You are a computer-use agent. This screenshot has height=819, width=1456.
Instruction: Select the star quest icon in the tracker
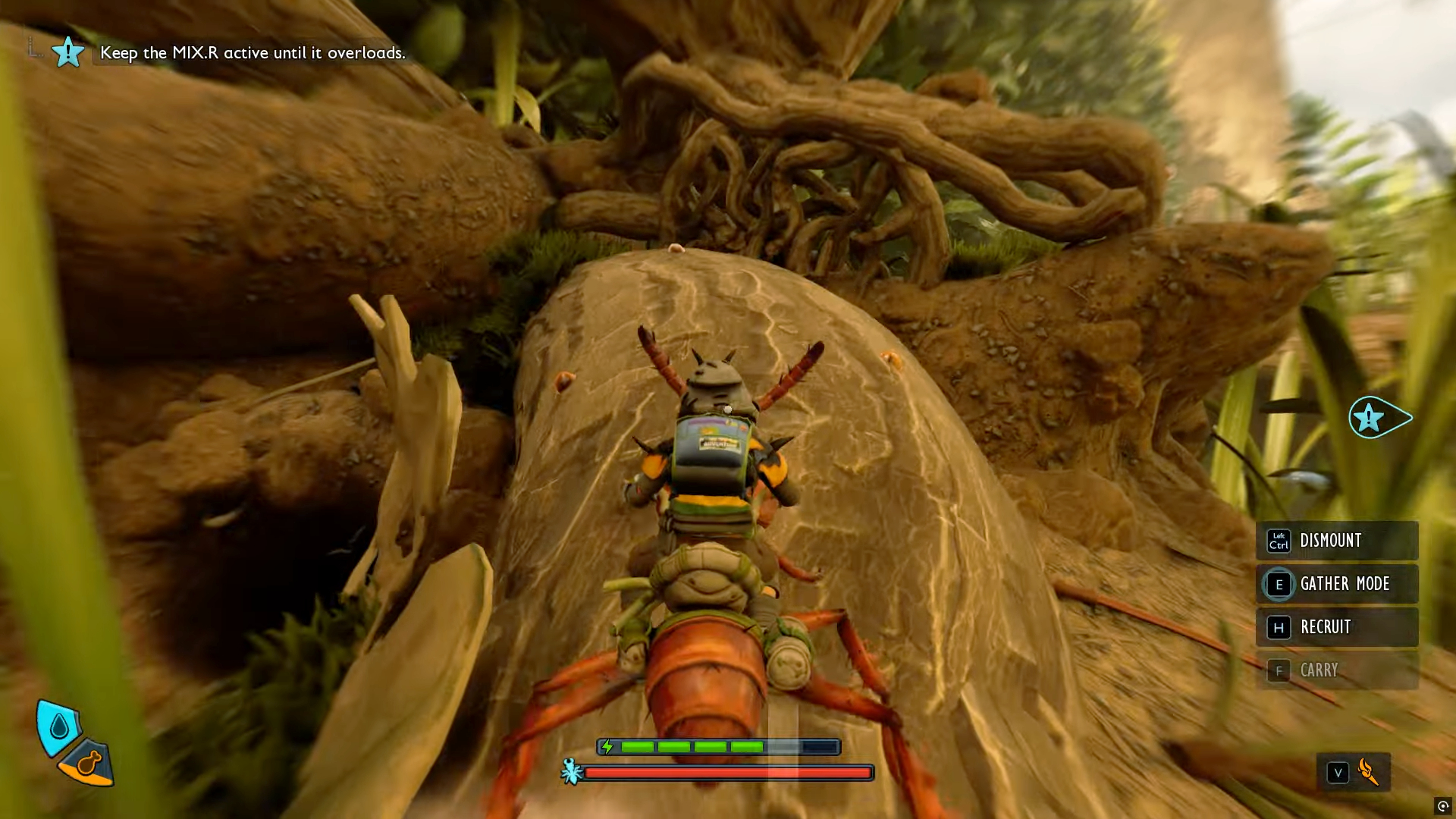click(67, 52)
